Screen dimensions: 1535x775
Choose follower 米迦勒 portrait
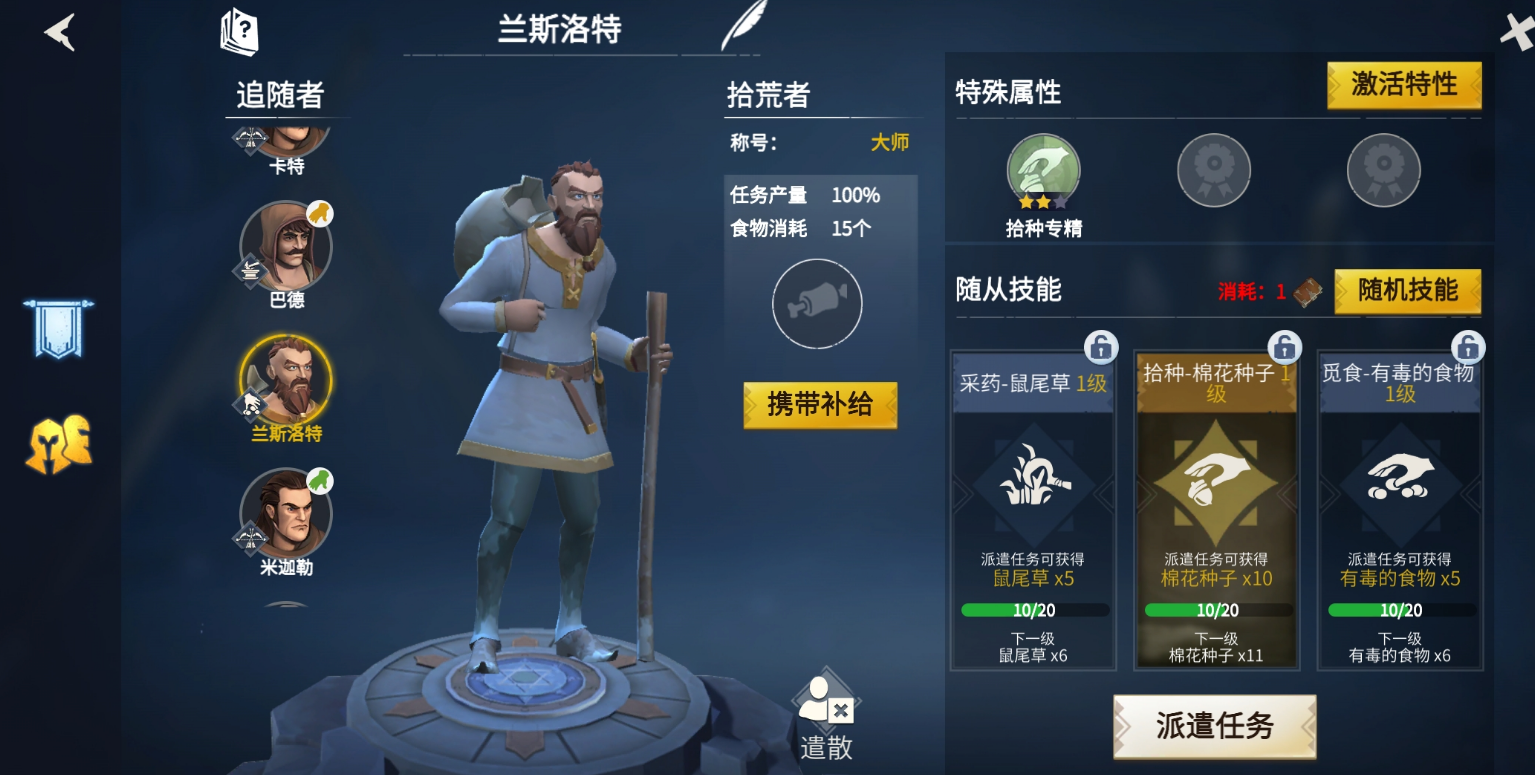point(286,514)
